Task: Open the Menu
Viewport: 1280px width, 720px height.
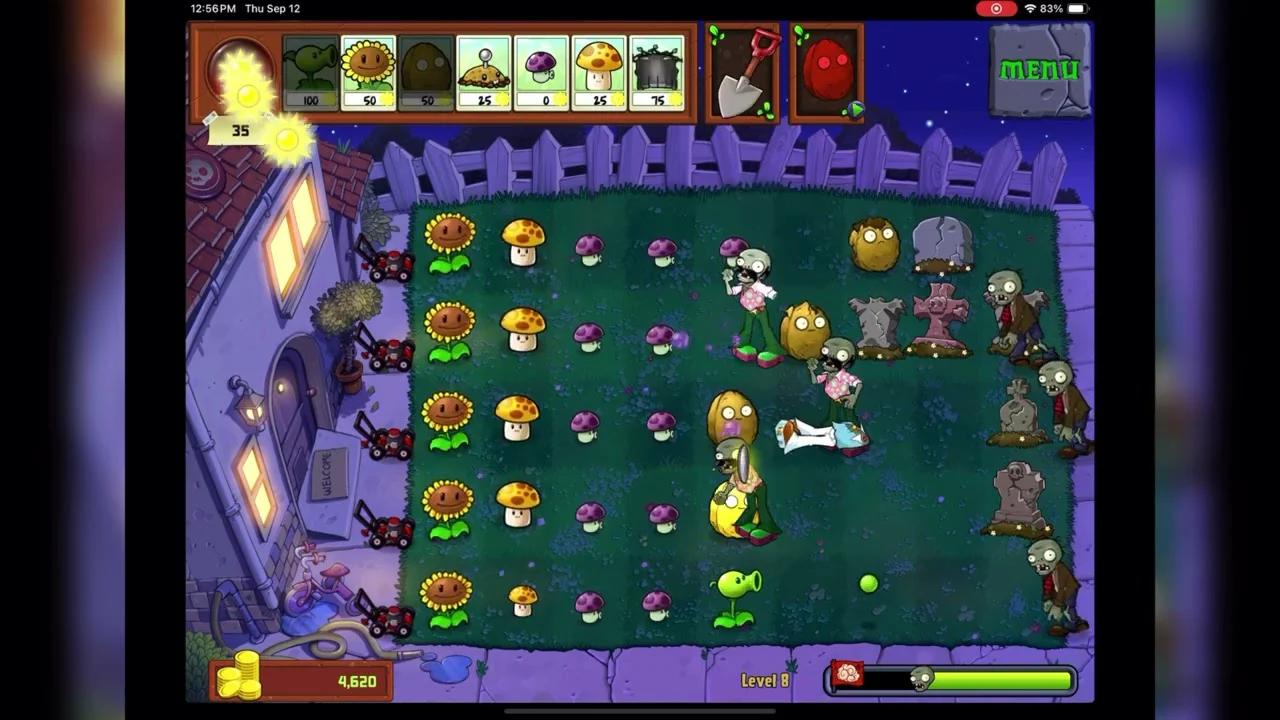Action: point(1040,68)
